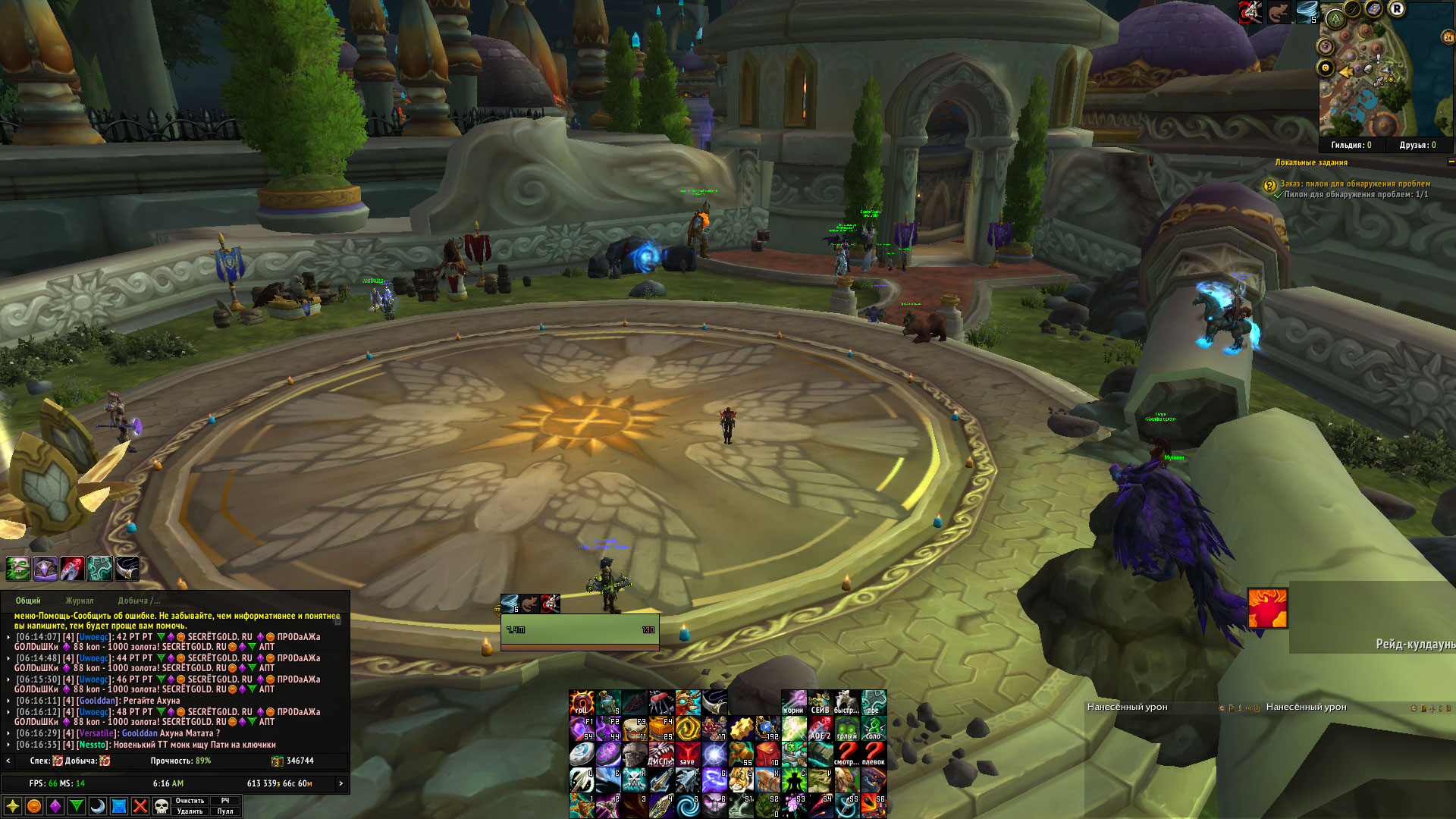
Task: Open the Журнал chat tab
Action: click(79, 601)
